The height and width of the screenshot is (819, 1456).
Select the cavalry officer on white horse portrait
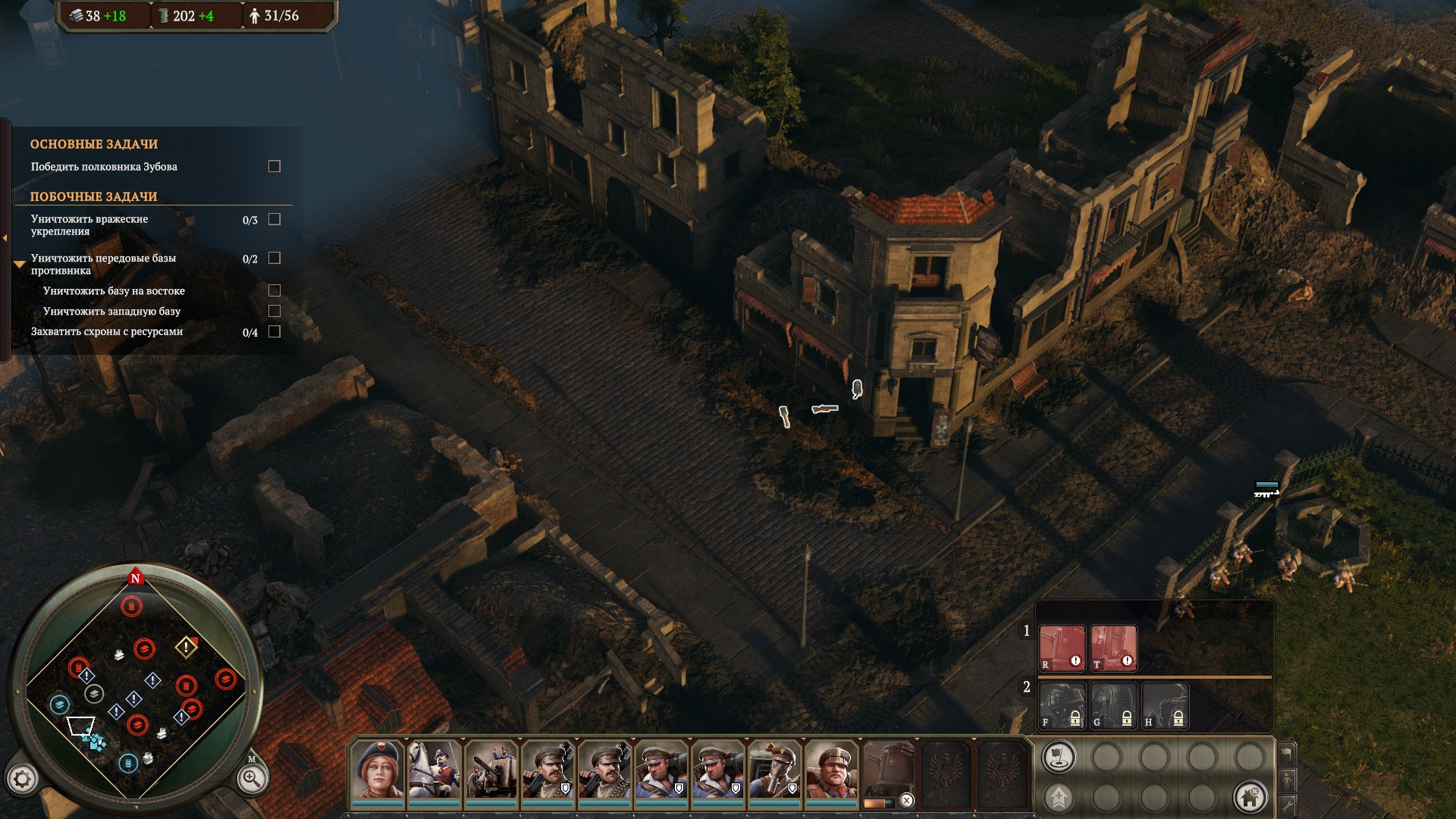point(434,769)
